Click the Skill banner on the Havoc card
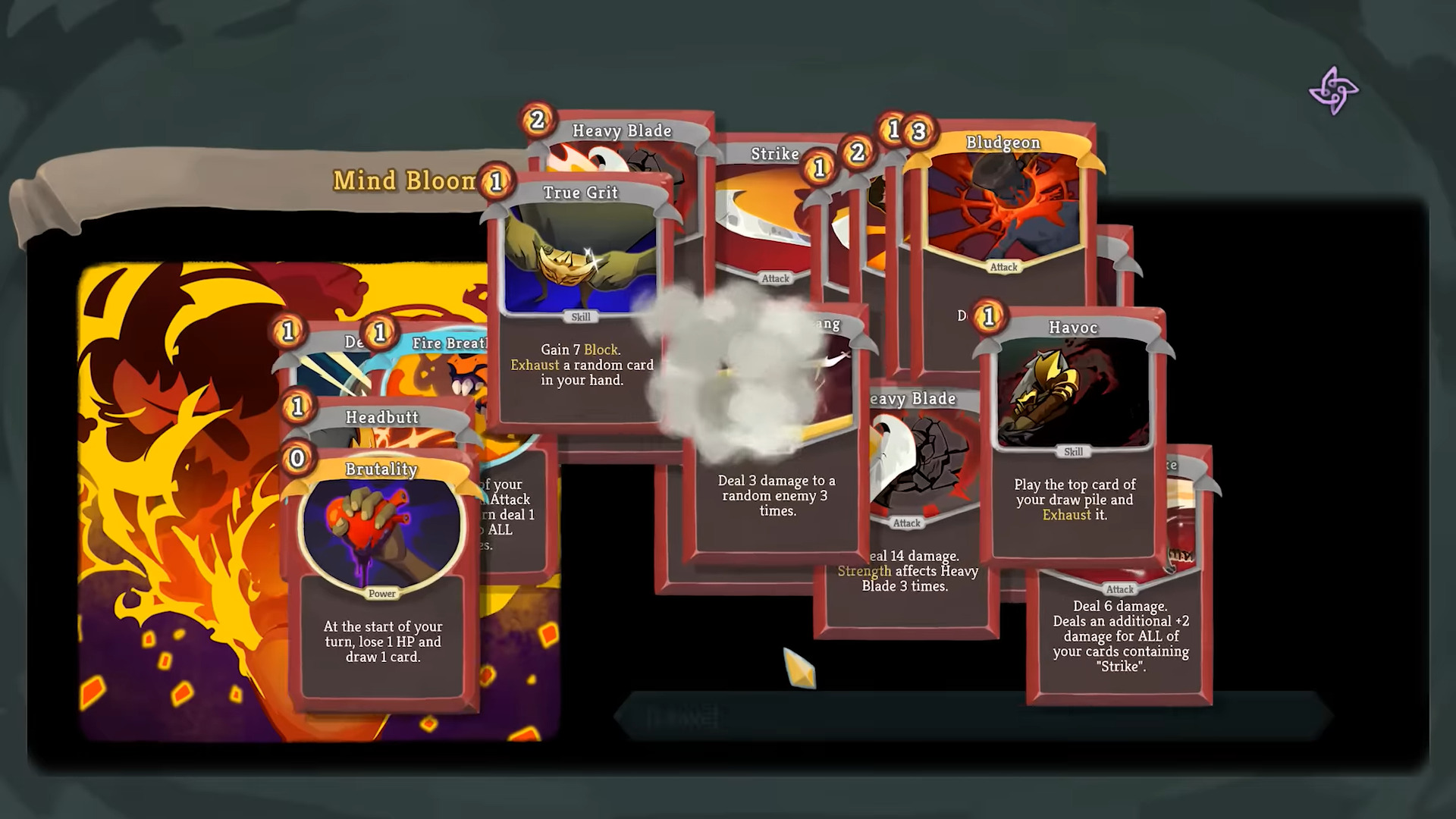Viewport: 1456px width, 819px height. 1074,451
